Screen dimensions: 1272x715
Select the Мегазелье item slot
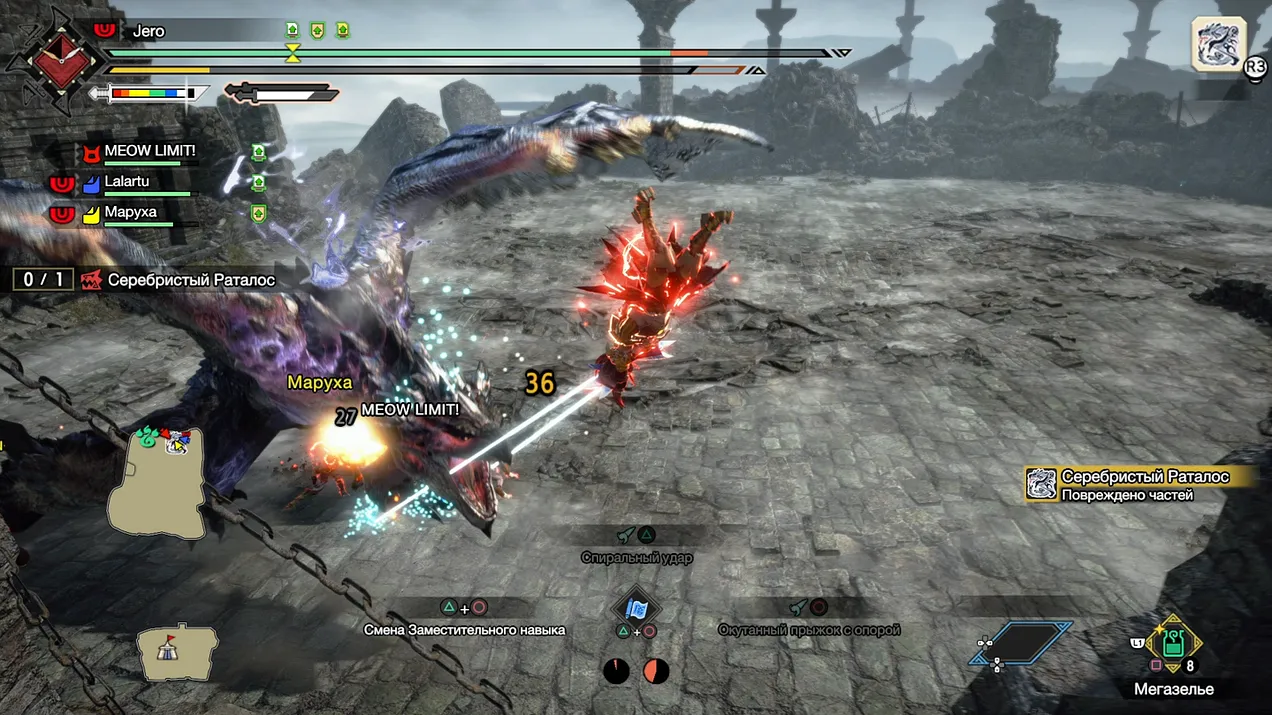pyautogui.click(x=1174, y=644)
